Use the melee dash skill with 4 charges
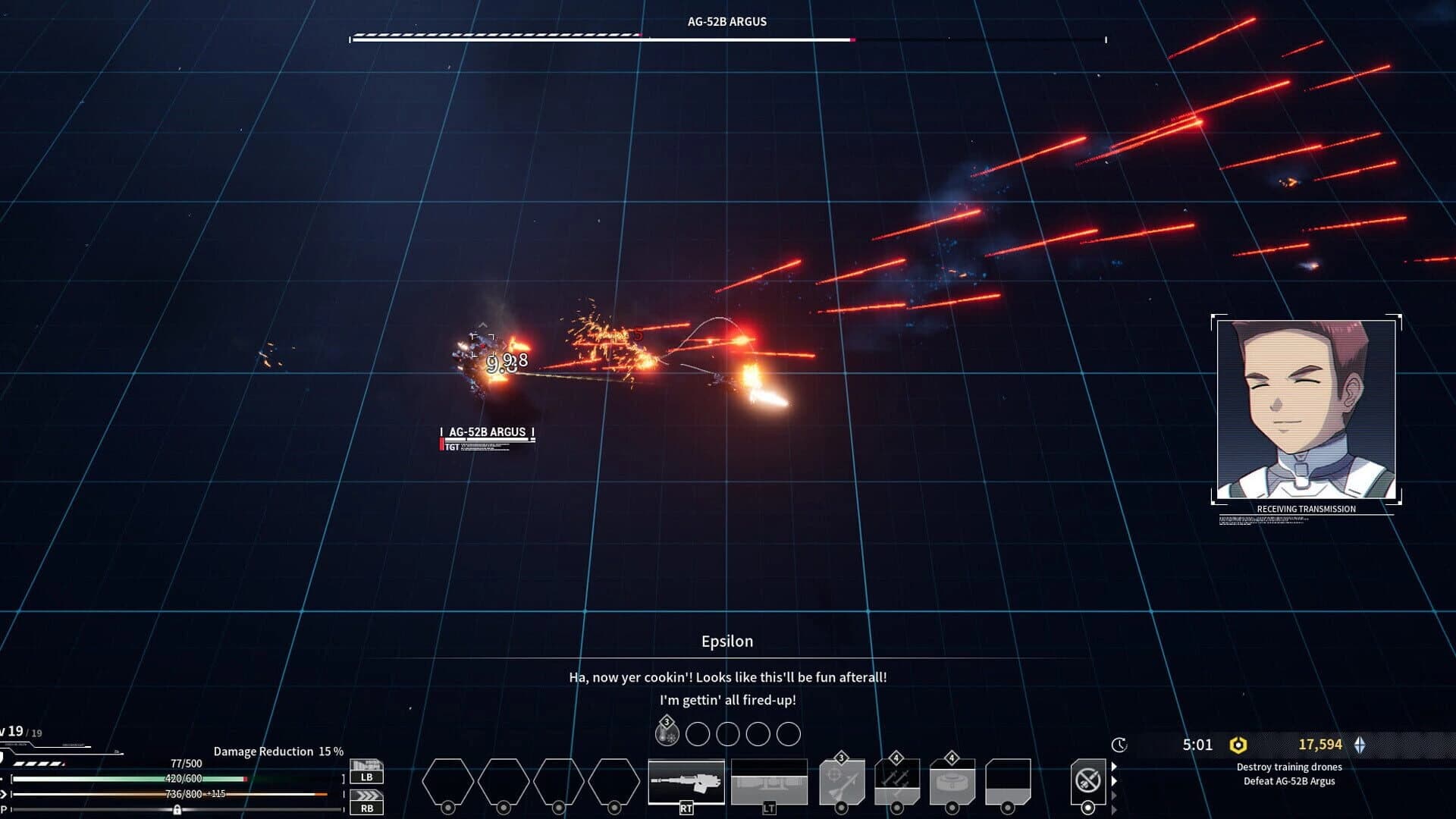The width and height of the screenshot is (1456, 819). [x=897, y=781]
